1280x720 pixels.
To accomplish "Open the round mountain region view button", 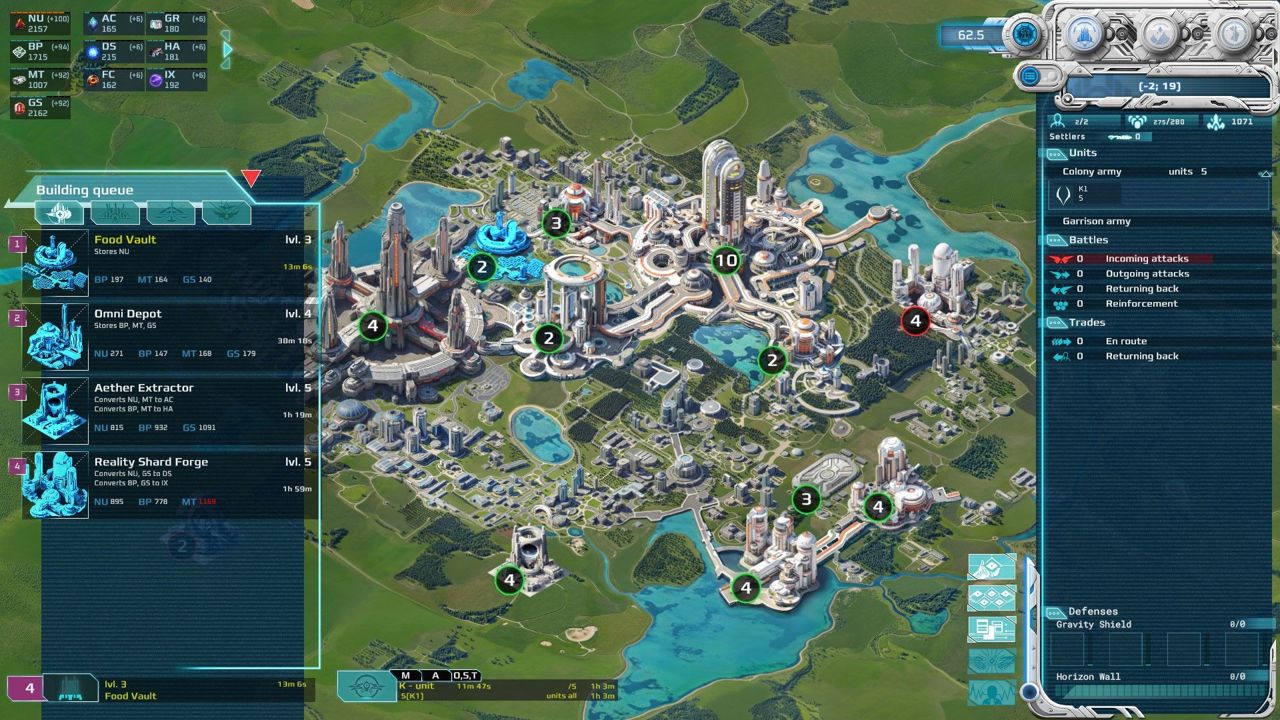I will point(1161,34).
